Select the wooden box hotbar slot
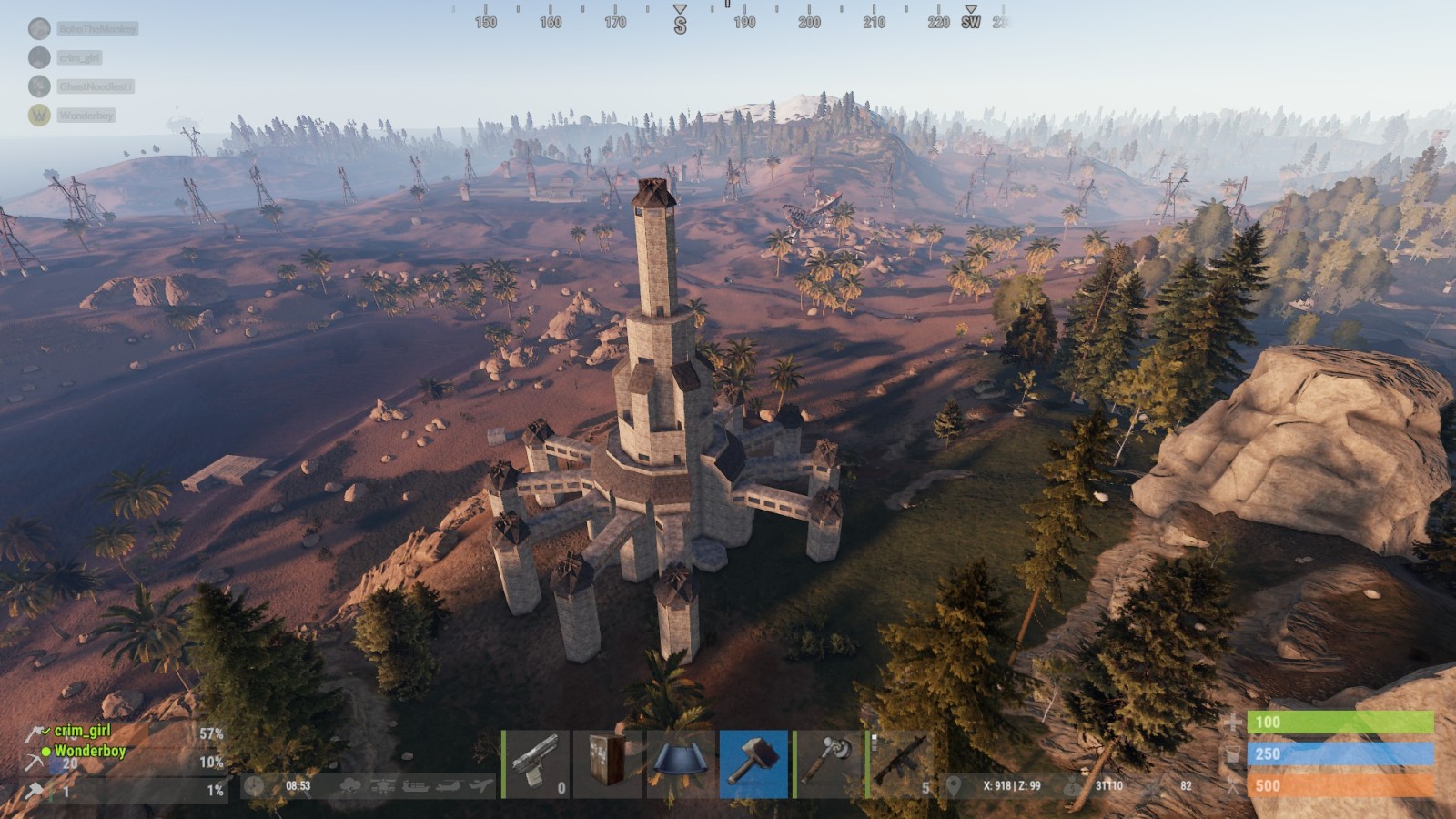 point(608,764)
